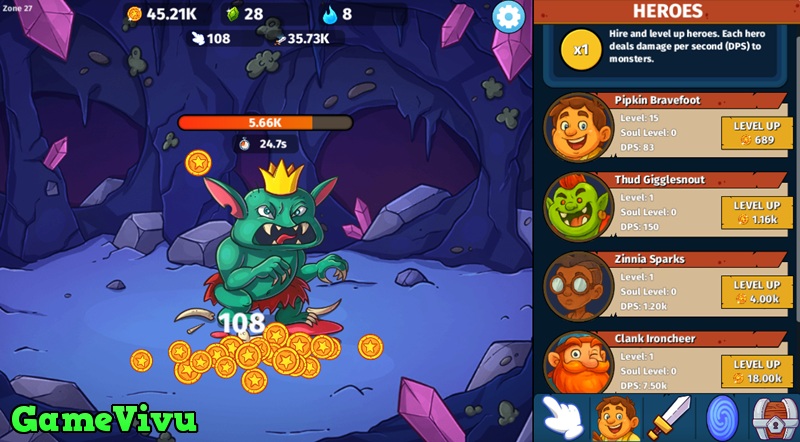Viewport: 800px width, 442px height.
Task: Switch to the heroes face tab
Action: pos(617,417)
